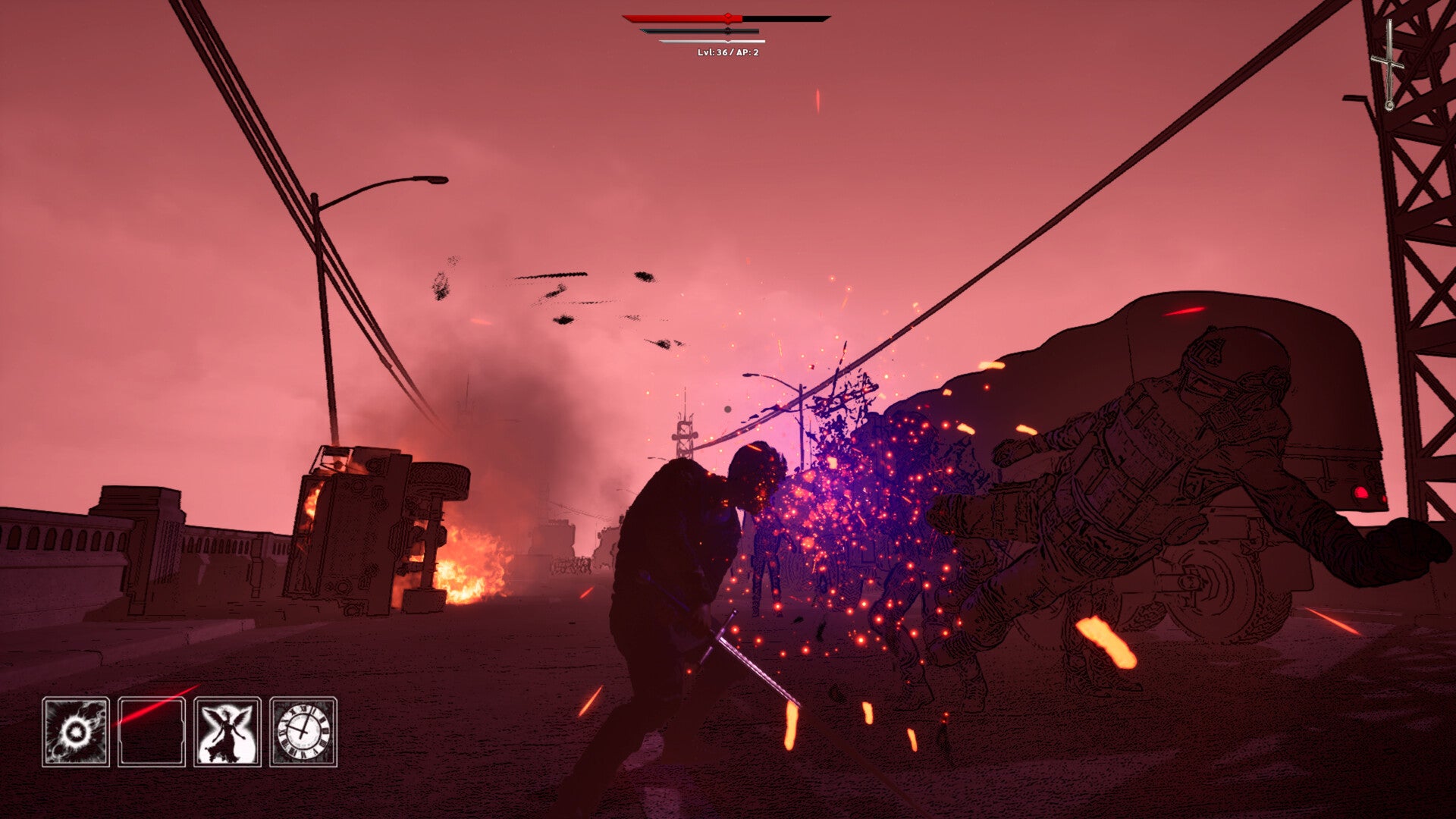Click the equipped sword weapon icon

1389,64
